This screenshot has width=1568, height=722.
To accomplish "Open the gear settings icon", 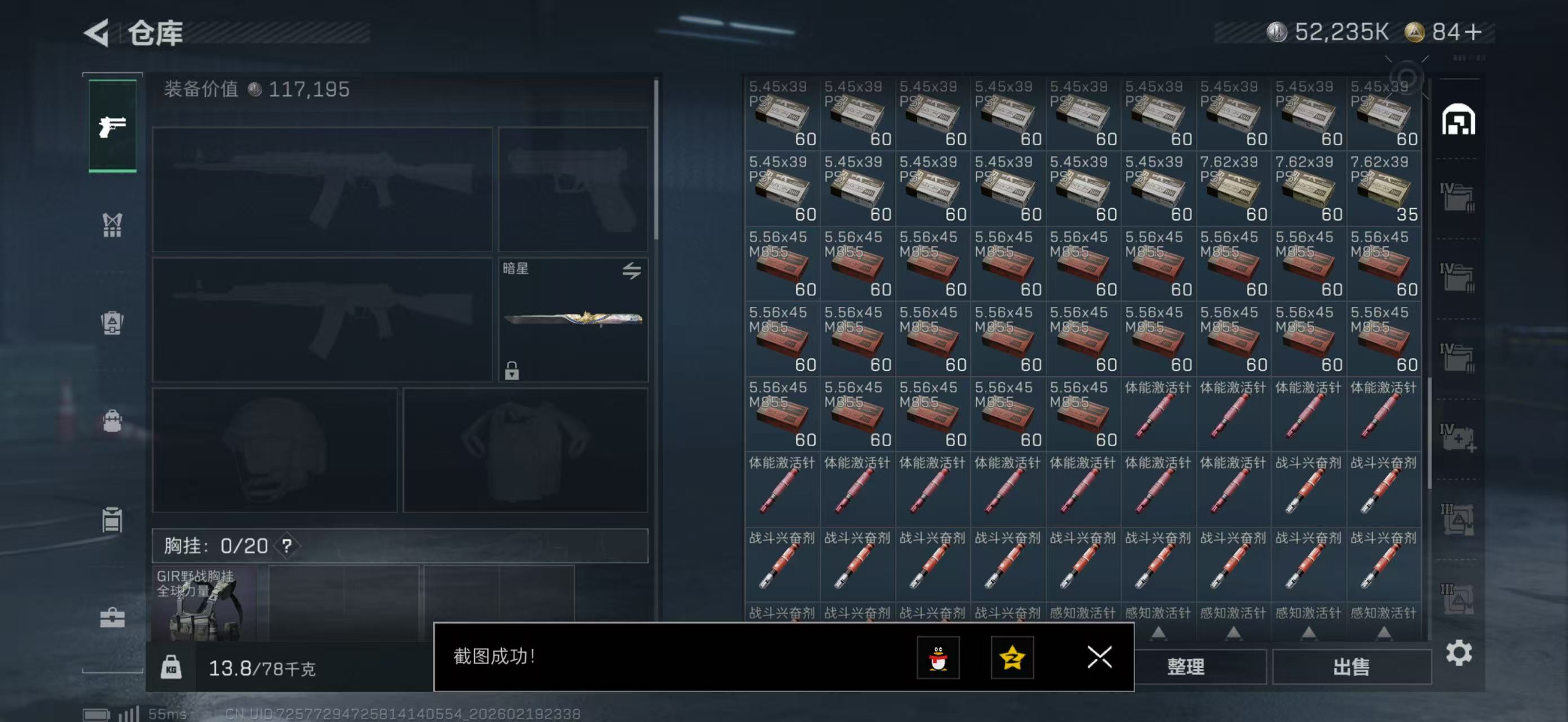I will tap(1459, 653).
